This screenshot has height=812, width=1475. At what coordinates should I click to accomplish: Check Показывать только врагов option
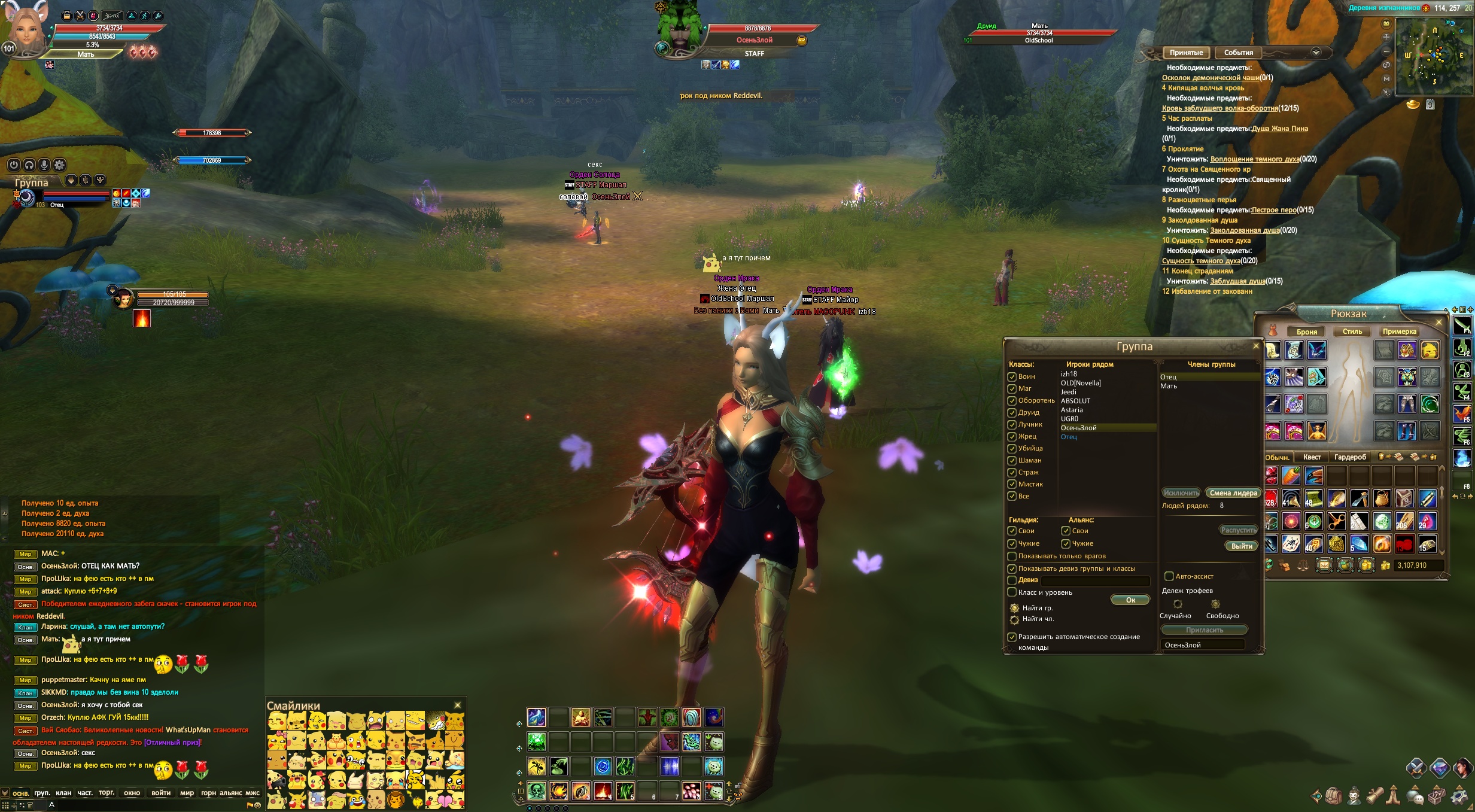[1012, 556]
